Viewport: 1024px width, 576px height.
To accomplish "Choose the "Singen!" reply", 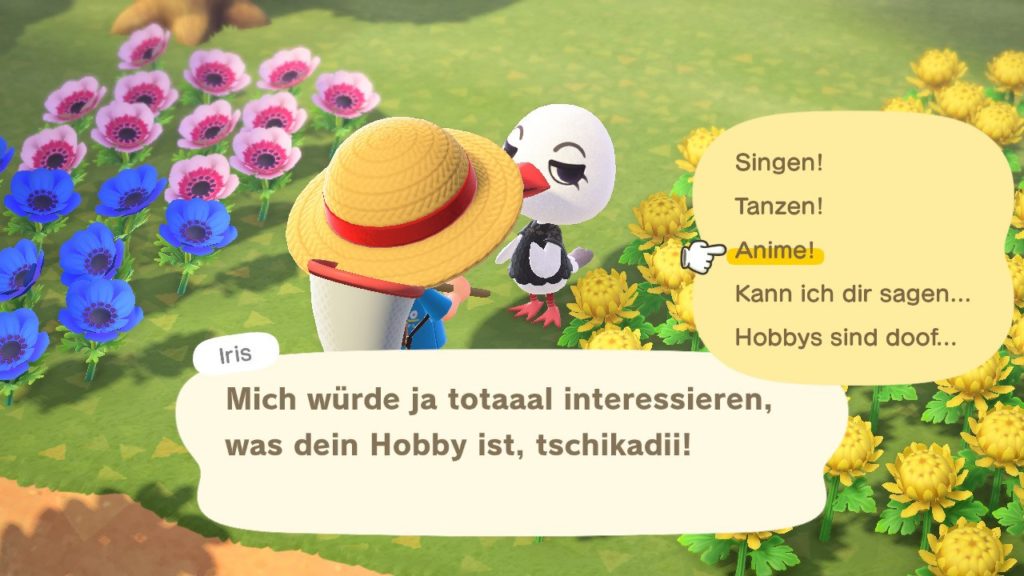I will (778, 162).
